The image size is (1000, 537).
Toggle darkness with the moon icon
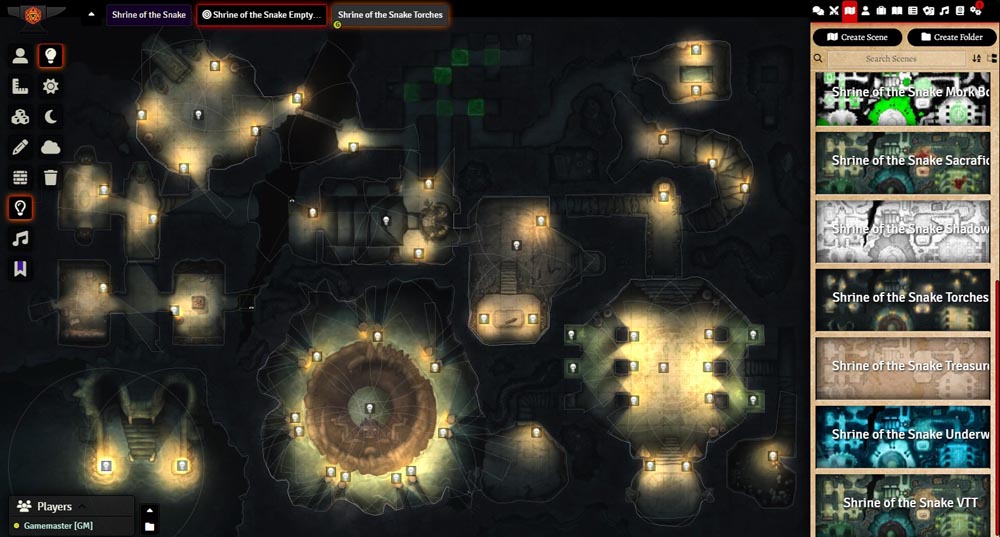coord(51,117)
